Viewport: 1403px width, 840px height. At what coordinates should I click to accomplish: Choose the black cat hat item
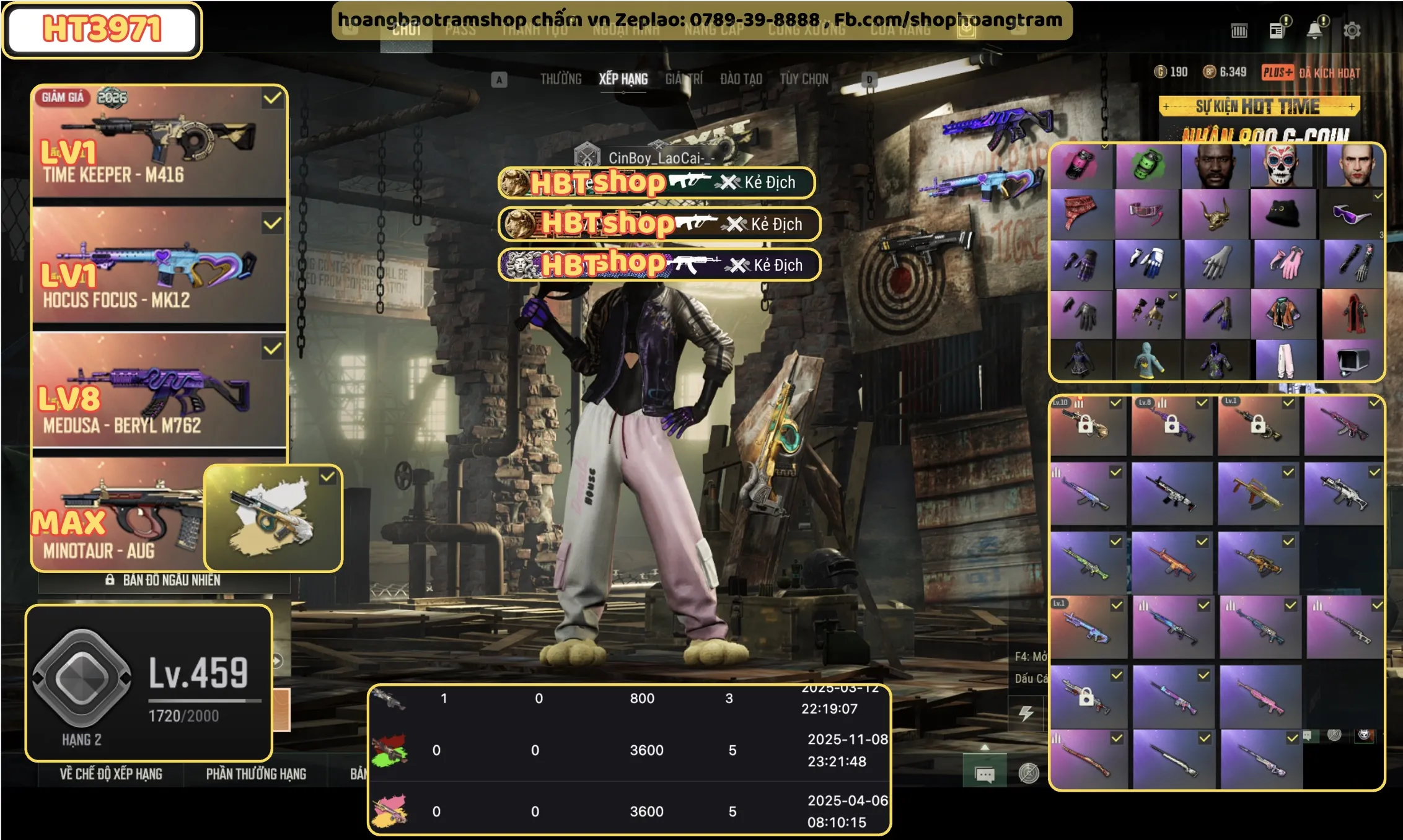click(1280, 214)
